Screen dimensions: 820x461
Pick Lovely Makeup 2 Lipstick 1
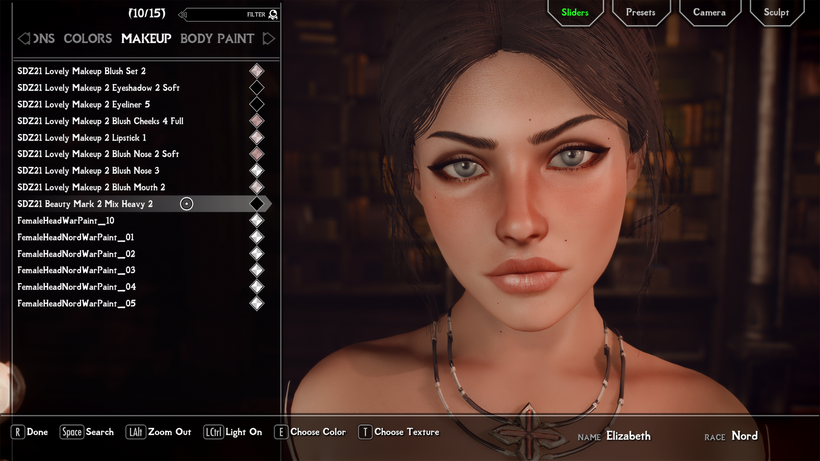point(82,137)
